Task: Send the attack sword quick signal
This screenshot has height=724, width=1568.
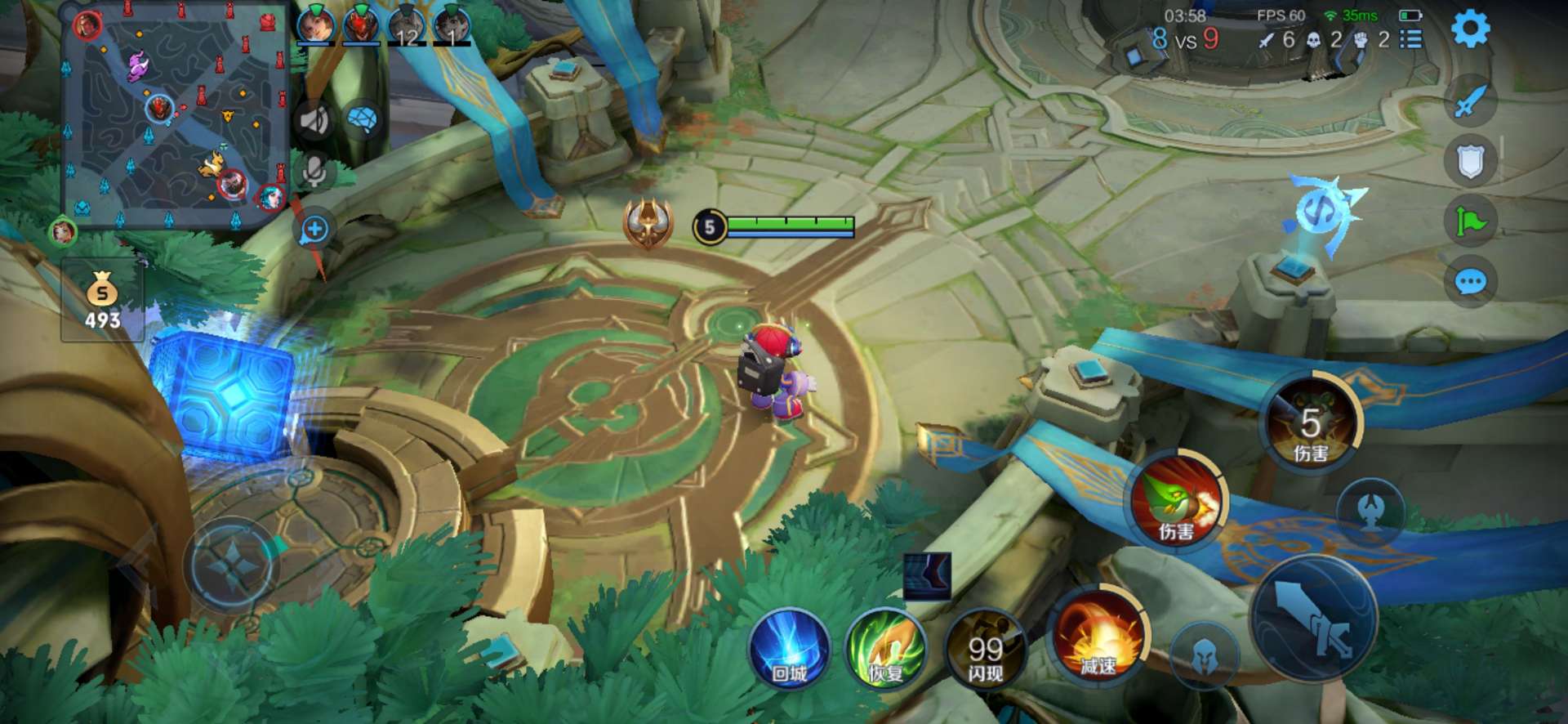Action: coord(1470,101)
